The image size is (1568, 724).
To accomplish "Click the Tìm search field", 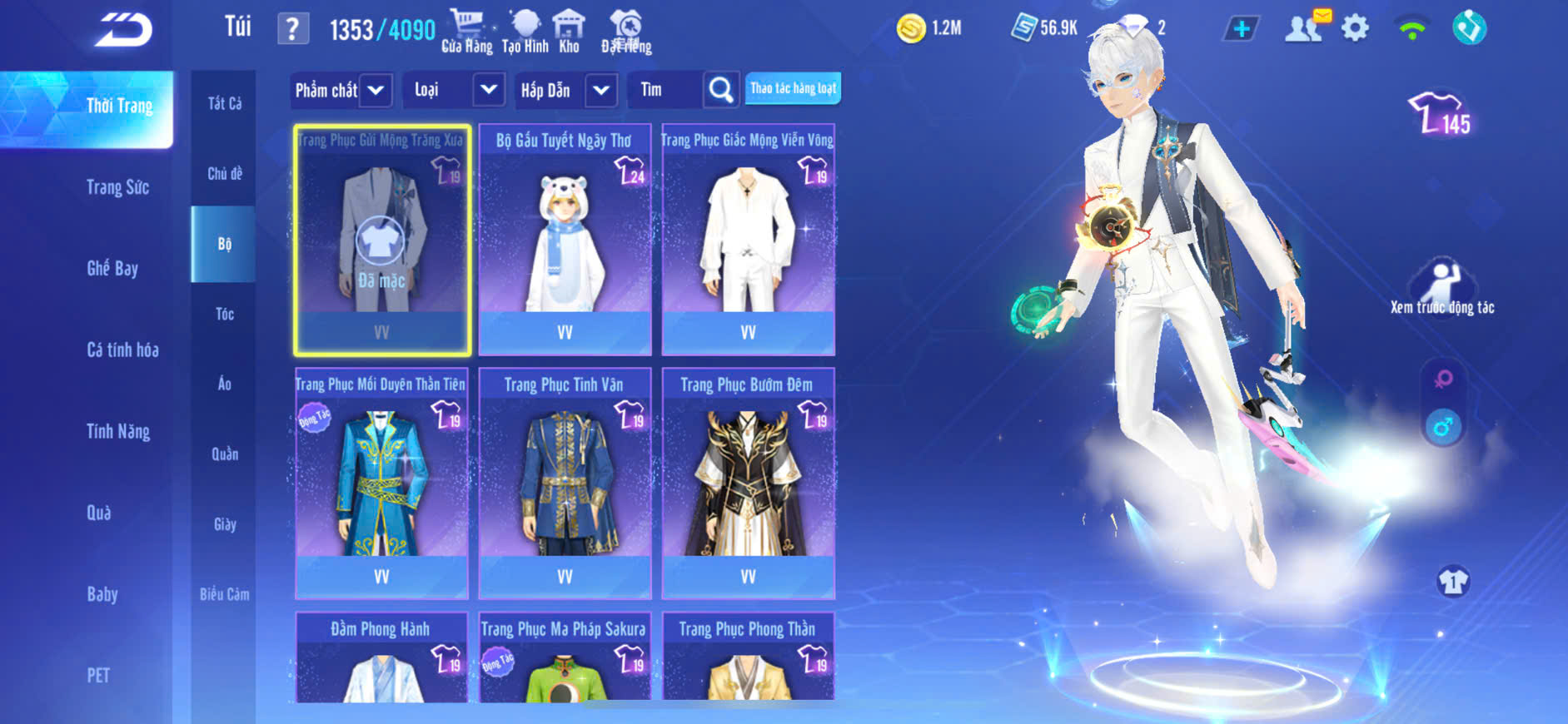I will [x=666, y=90].
